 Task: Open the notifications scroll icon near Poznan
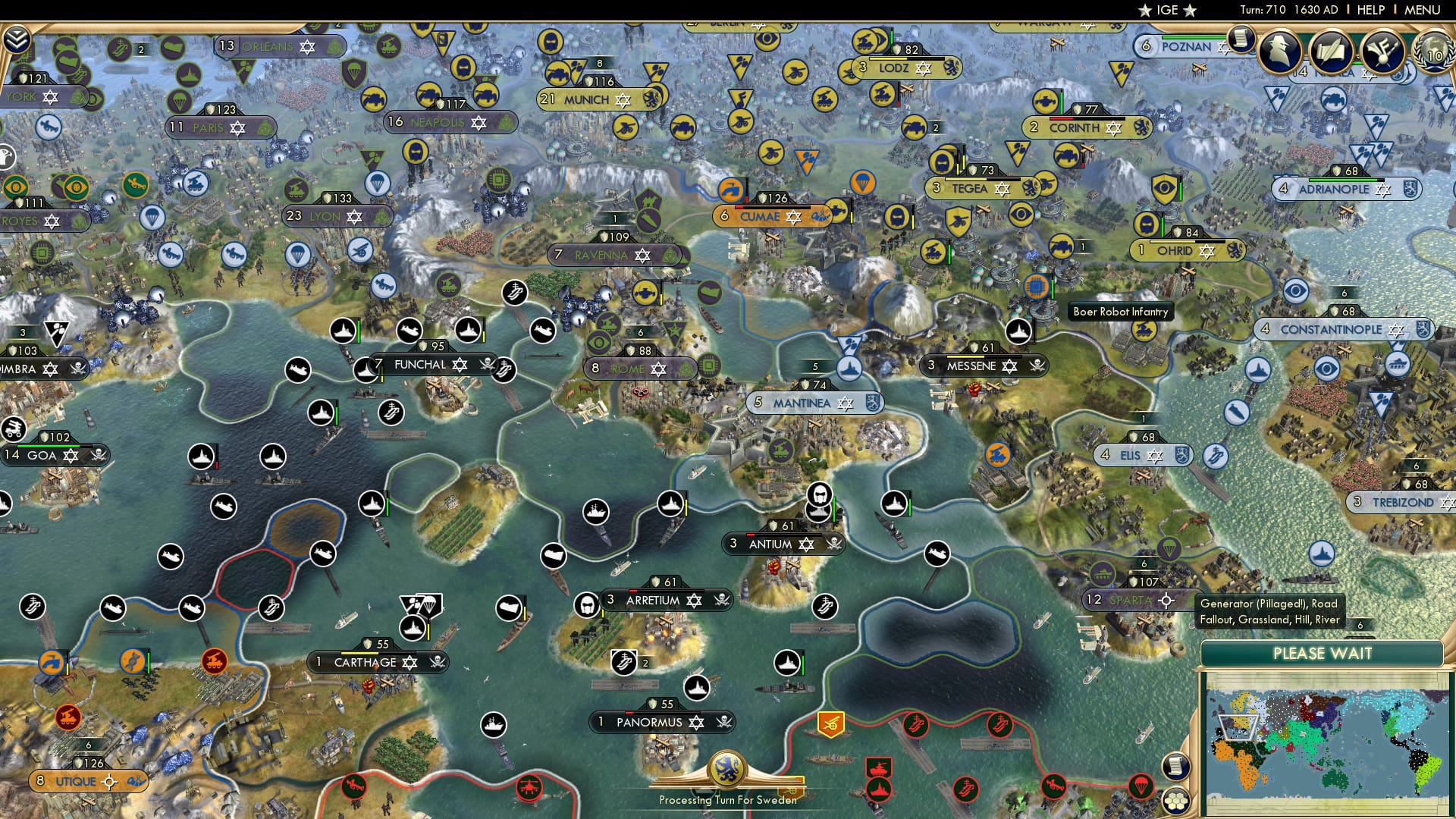[x=1241, y=38]
